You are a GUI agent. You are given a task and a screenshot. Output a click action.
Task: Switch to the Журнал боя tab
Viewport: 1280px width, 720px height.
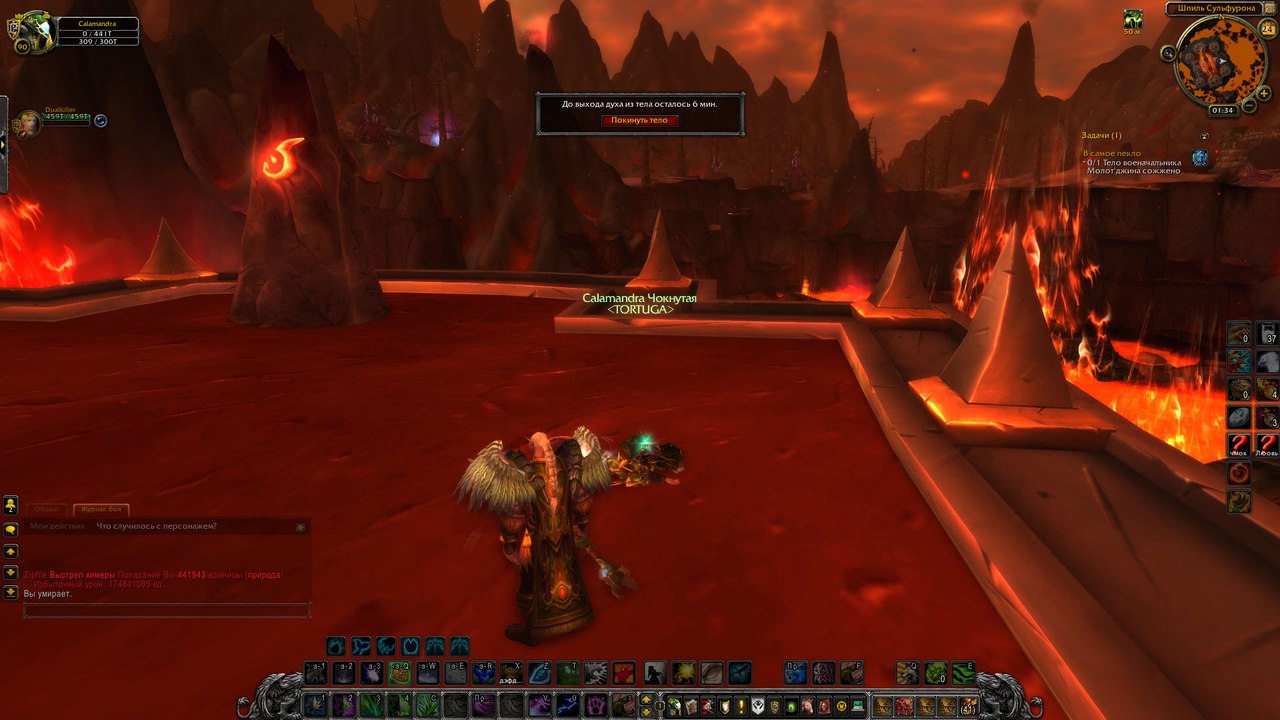coord(103,510)
